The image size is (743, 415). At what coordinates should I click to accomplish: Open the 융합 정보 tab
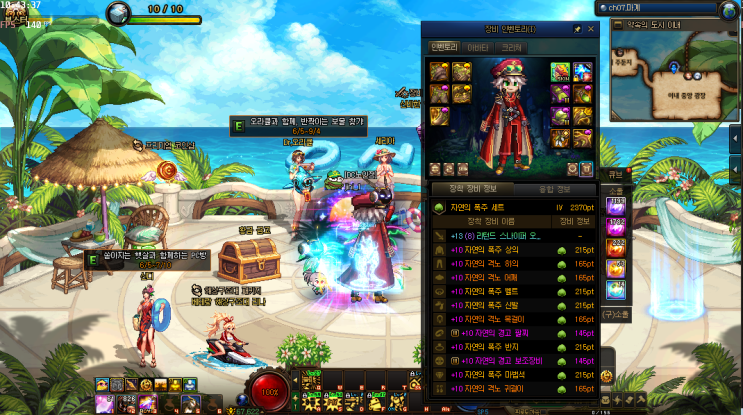(557, 188)
